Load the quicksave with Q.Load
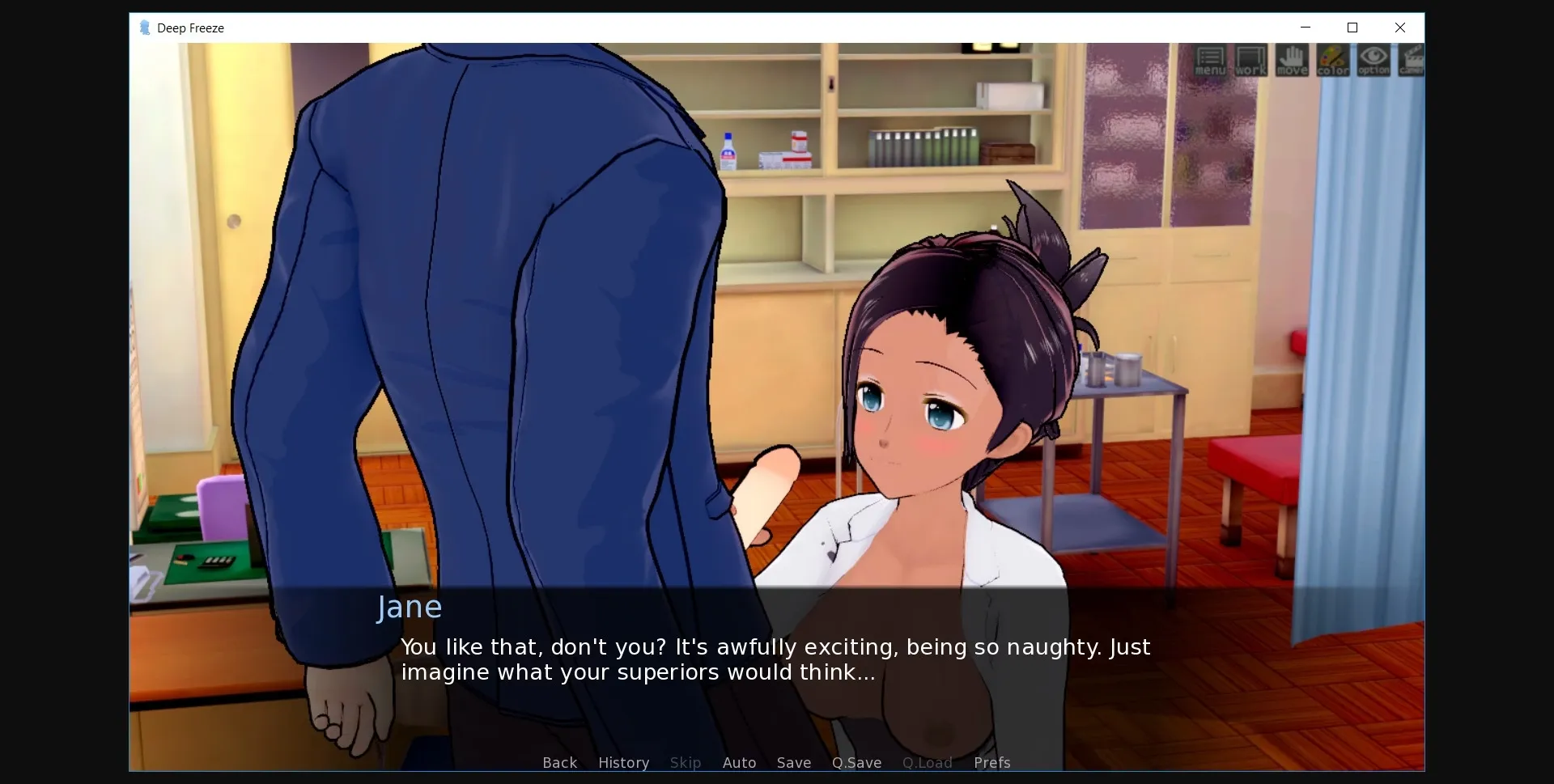Image resolution: width=1554 pixels, height=784 pixels. (926, 762)
